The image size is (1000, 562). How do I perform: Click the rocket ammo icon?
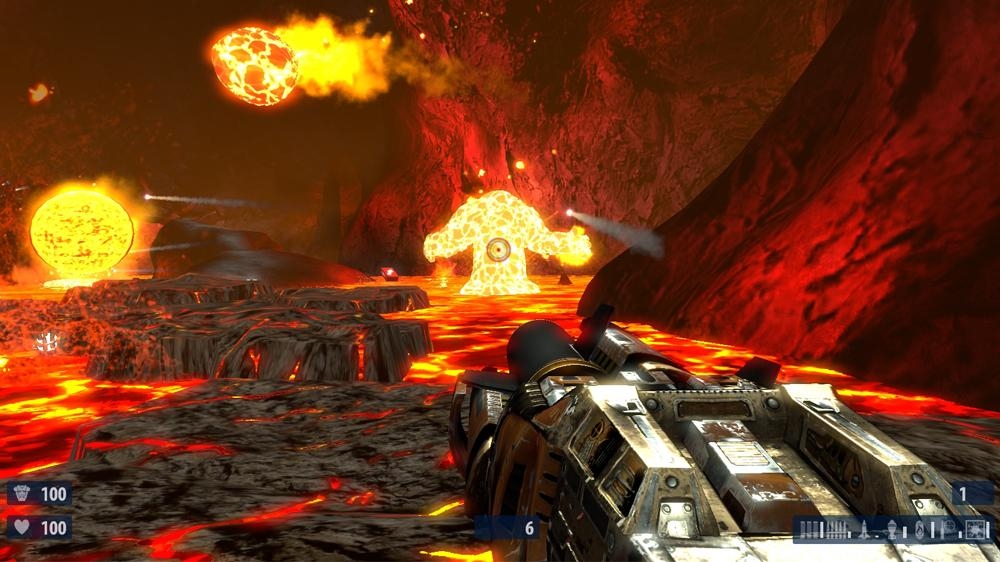(864, 530)
